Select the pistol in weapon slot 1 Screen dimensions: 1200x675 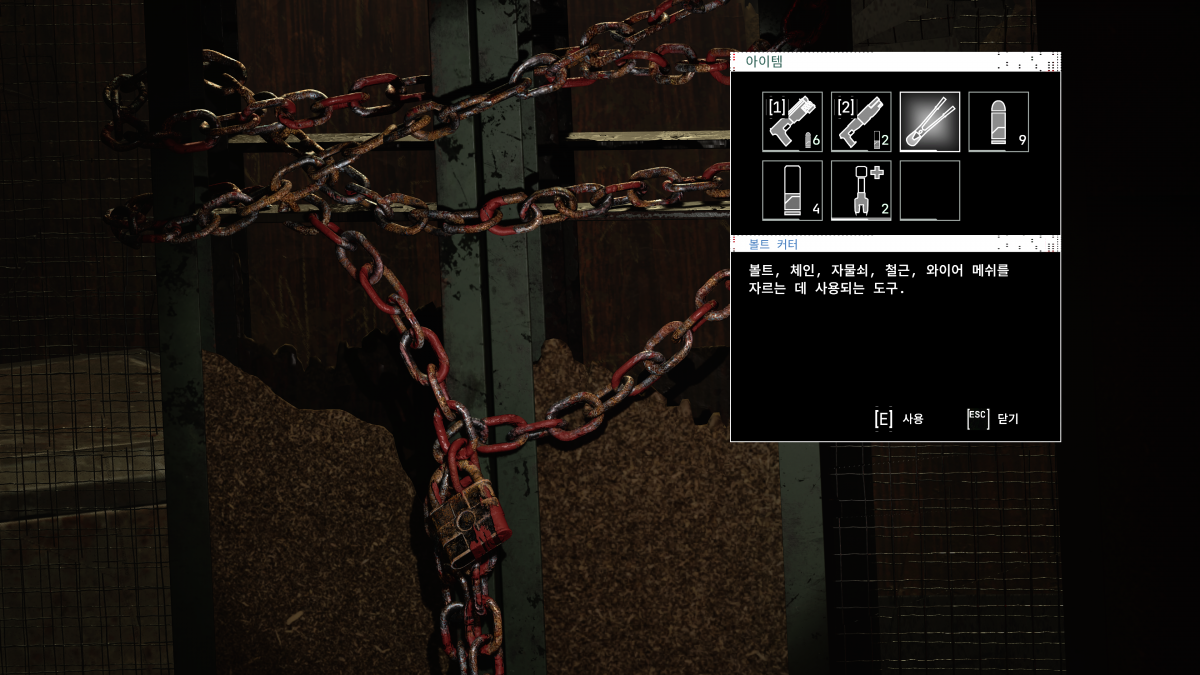pyautogui.click(x=792, y=122)
